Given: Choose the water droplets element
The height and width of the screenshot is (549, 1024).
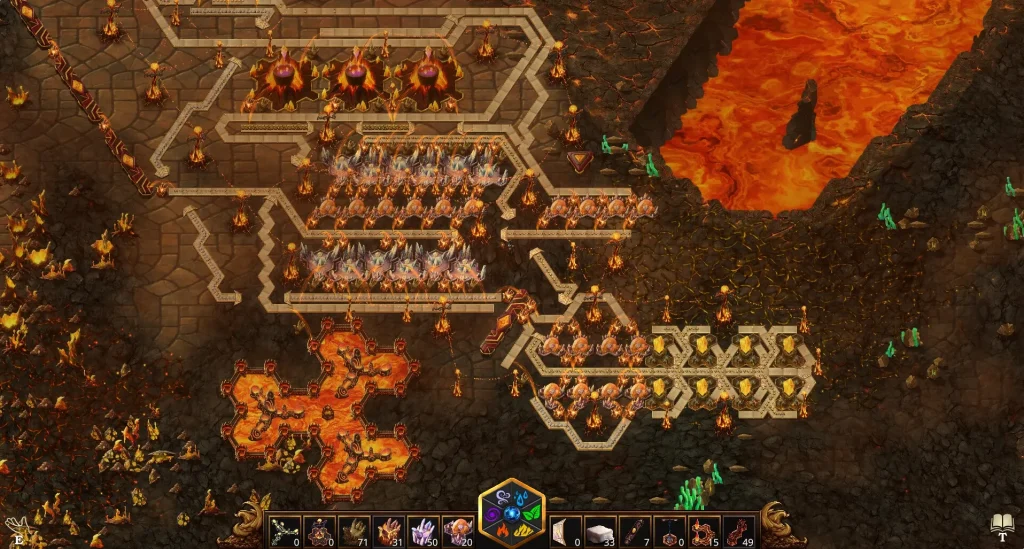Looking at the screenshot, I should pyautogui.click(x=523, y=499).
